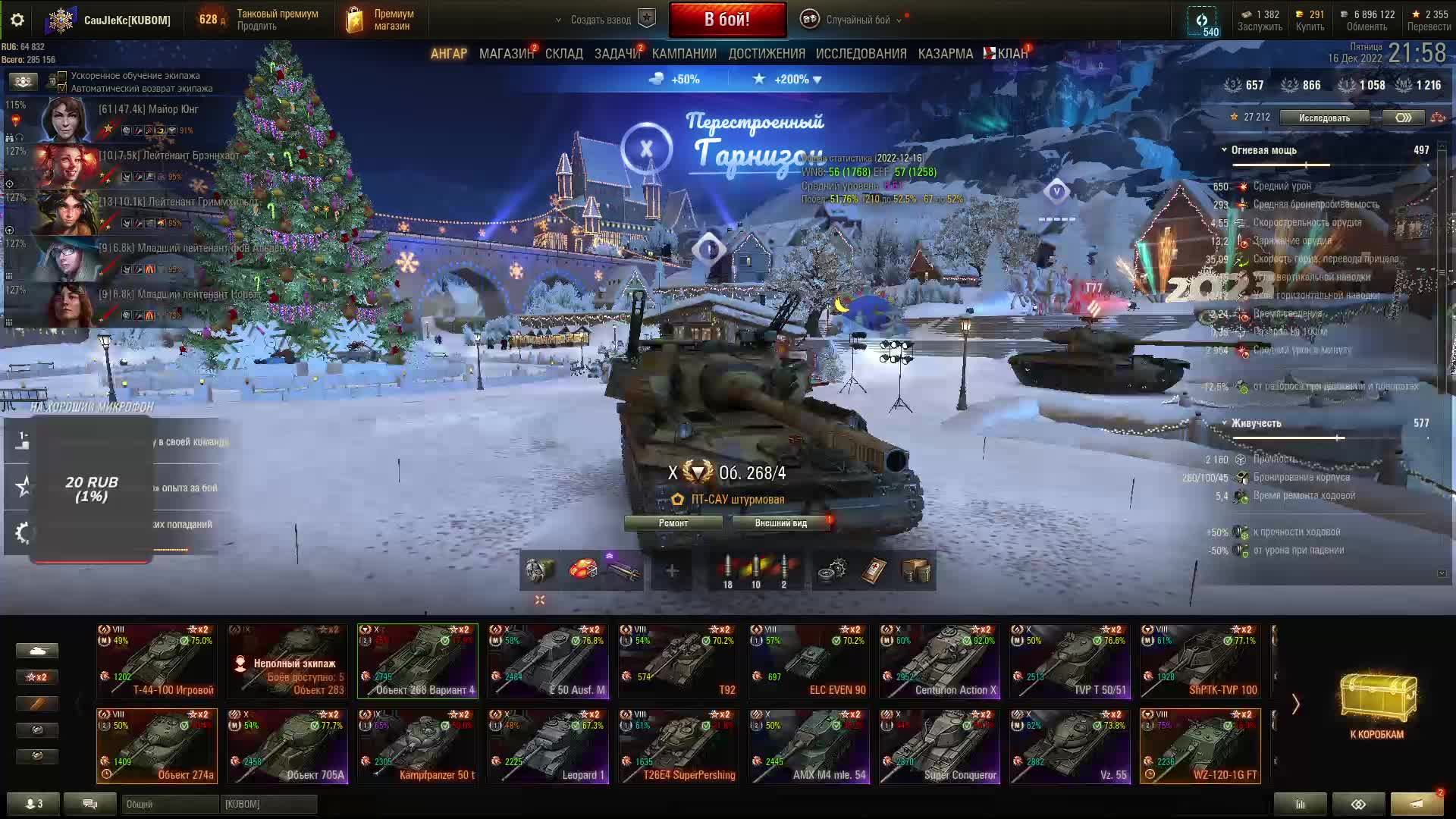Click the Исследовать button
This screenshot has height=819, width=1456.
coord(1324,118)
